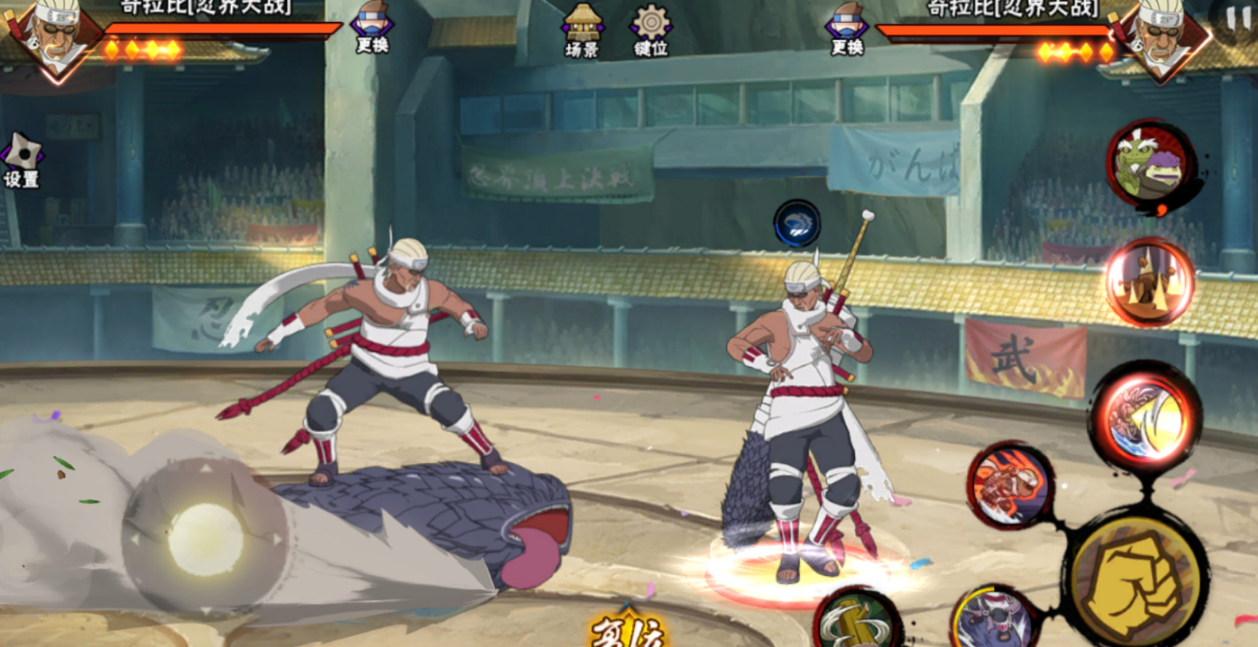Open the 设置 settings shuriken icon
The width and height of the screenshot is (1258, 647).
(x=21, y=160)
